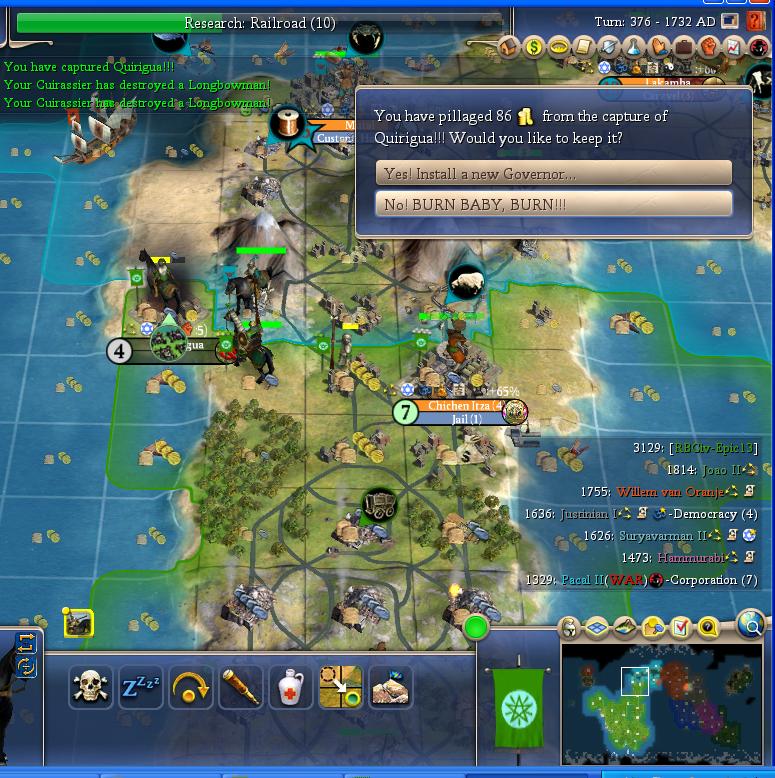Delete unit with the skull and crossbones button
The height and width of the screenshot is (778, 775).
[90, 688]
